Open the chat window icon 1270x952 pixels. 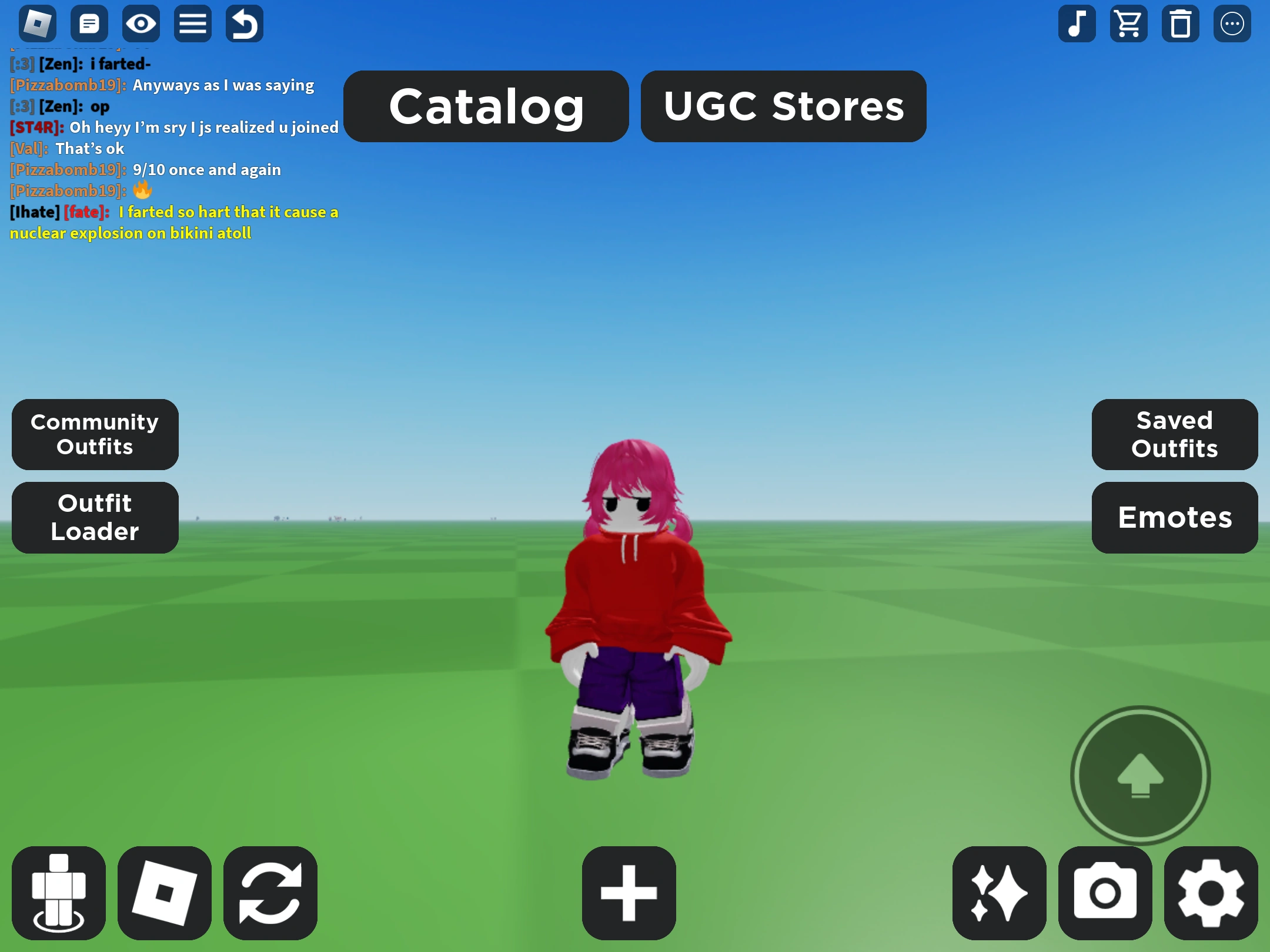click(90, 24)
